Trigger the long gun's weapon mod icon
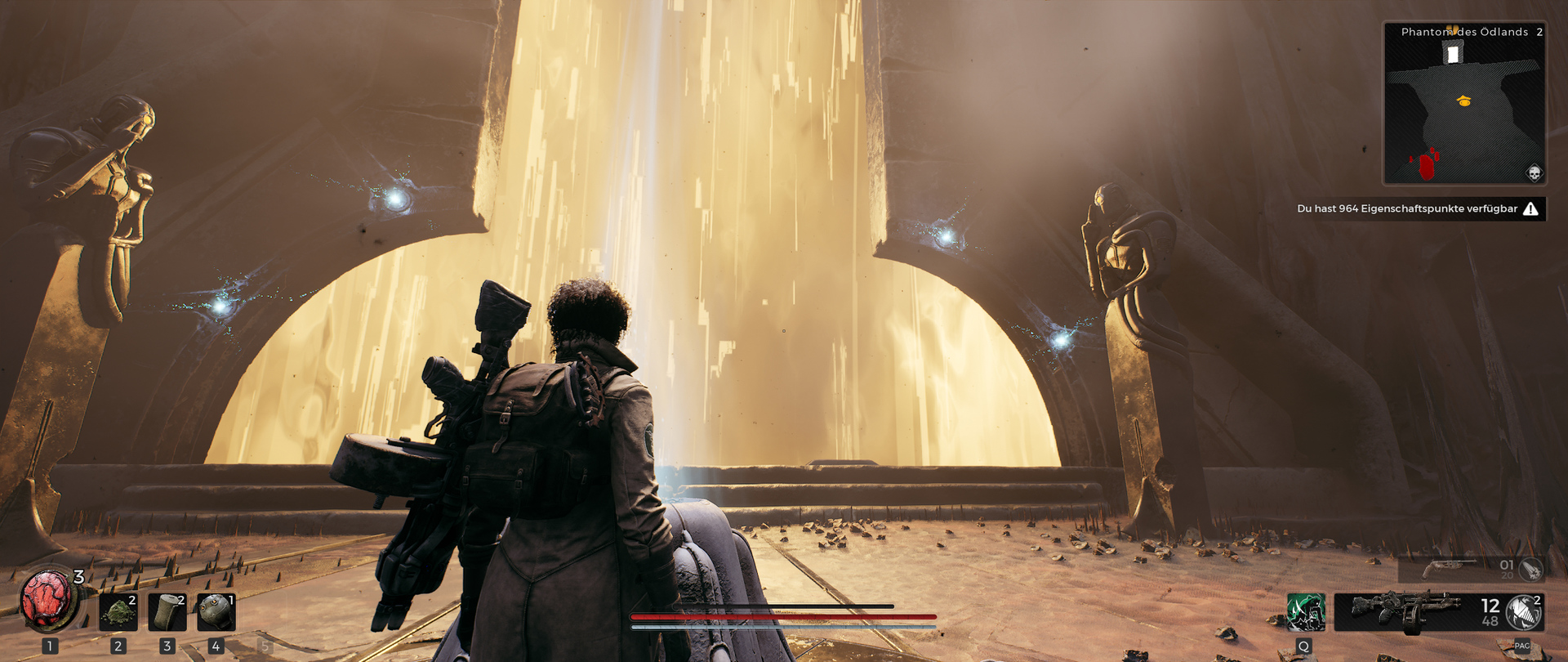 point(1522,613)
